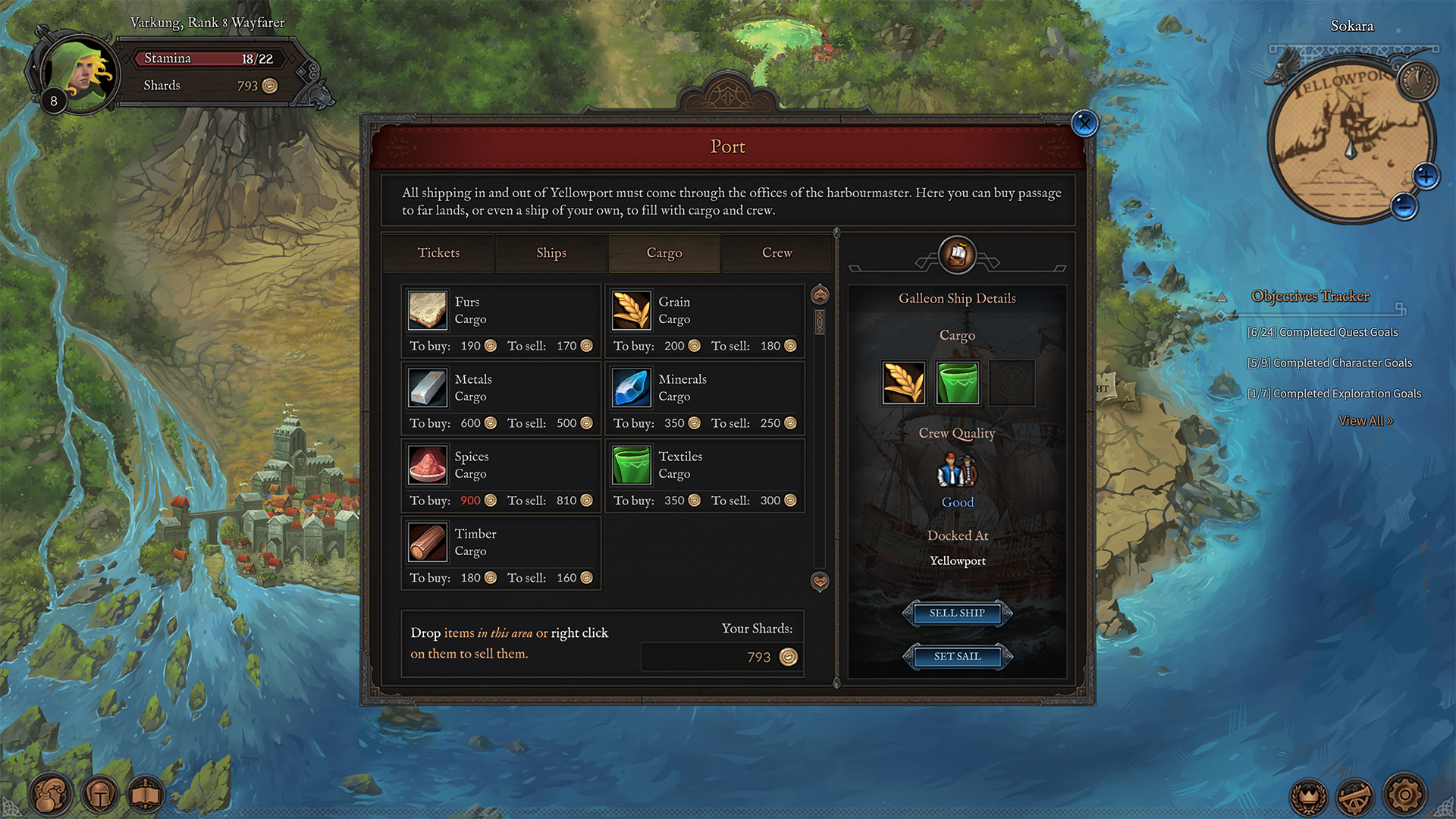
Task: Select the Grain cargo icon
Action: [x=631, y=310]
